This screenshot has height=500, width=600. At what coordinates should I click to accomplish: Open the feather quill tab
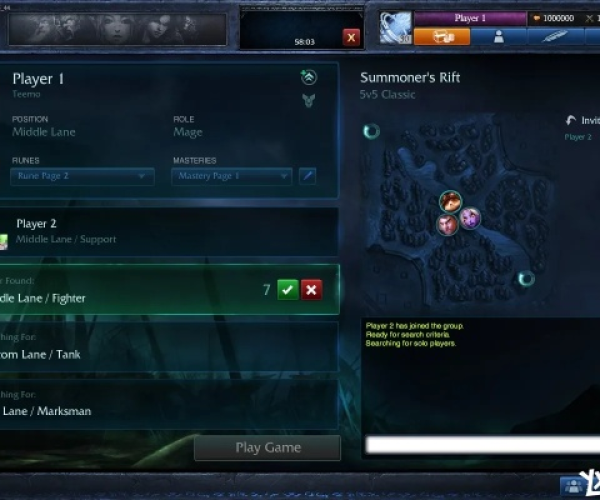click(x=553, y=37)
